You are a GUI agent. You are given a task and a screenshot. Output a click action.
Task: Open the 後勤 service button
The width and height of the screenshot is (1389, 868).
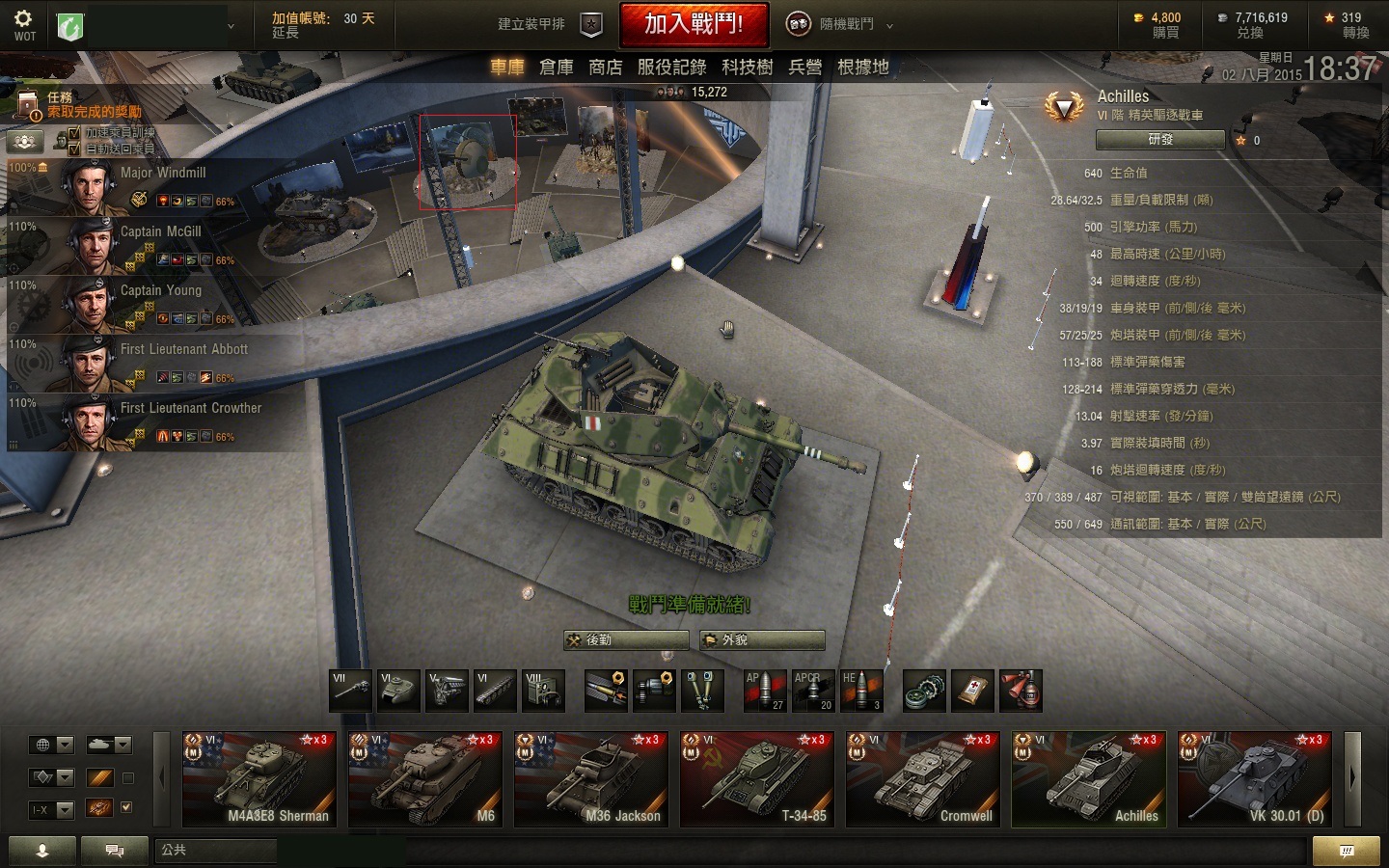pyautogui.click(x=626, y=639)
